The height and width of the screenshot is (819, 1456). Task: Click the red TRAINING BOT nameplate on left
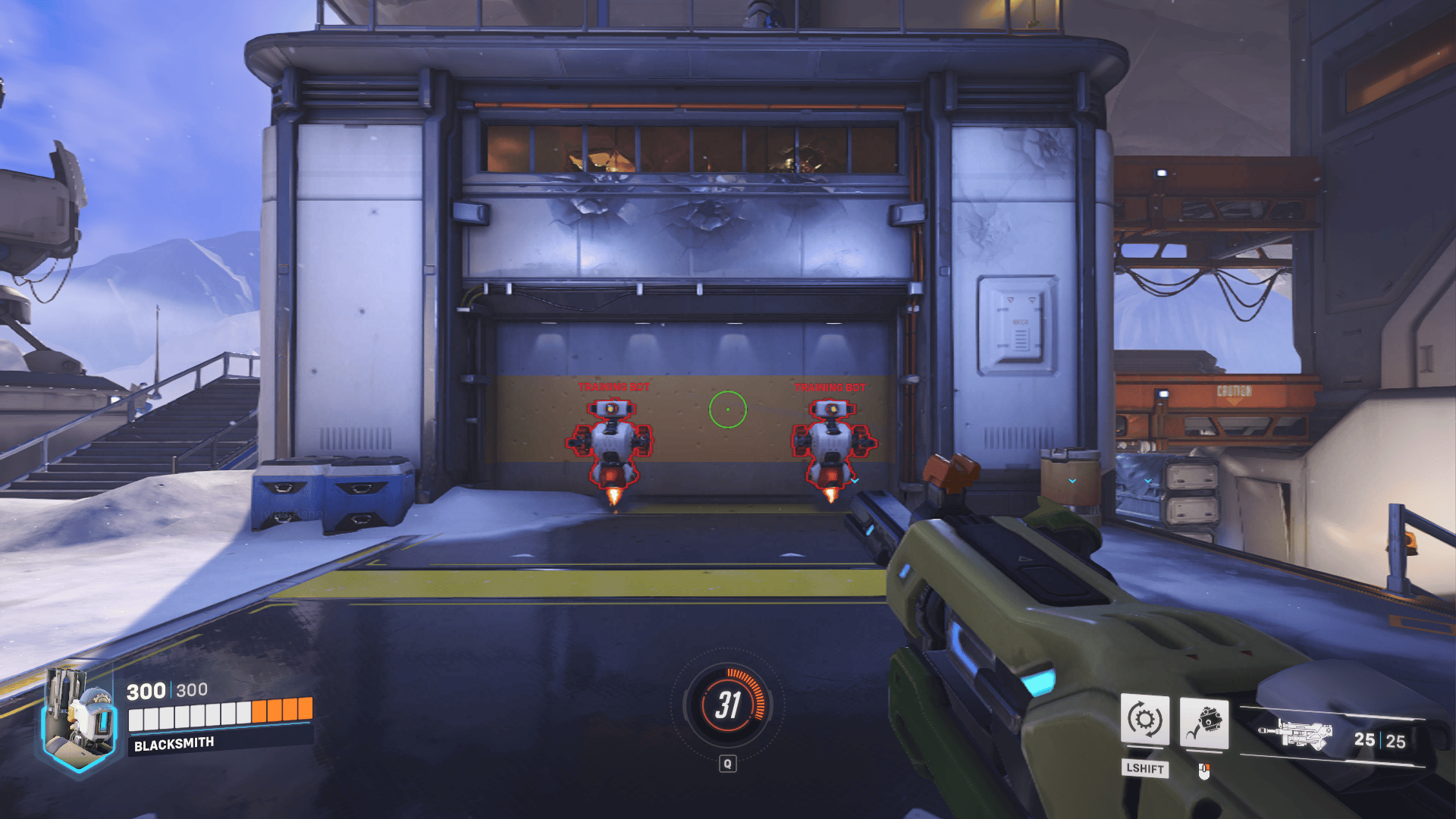614,385
